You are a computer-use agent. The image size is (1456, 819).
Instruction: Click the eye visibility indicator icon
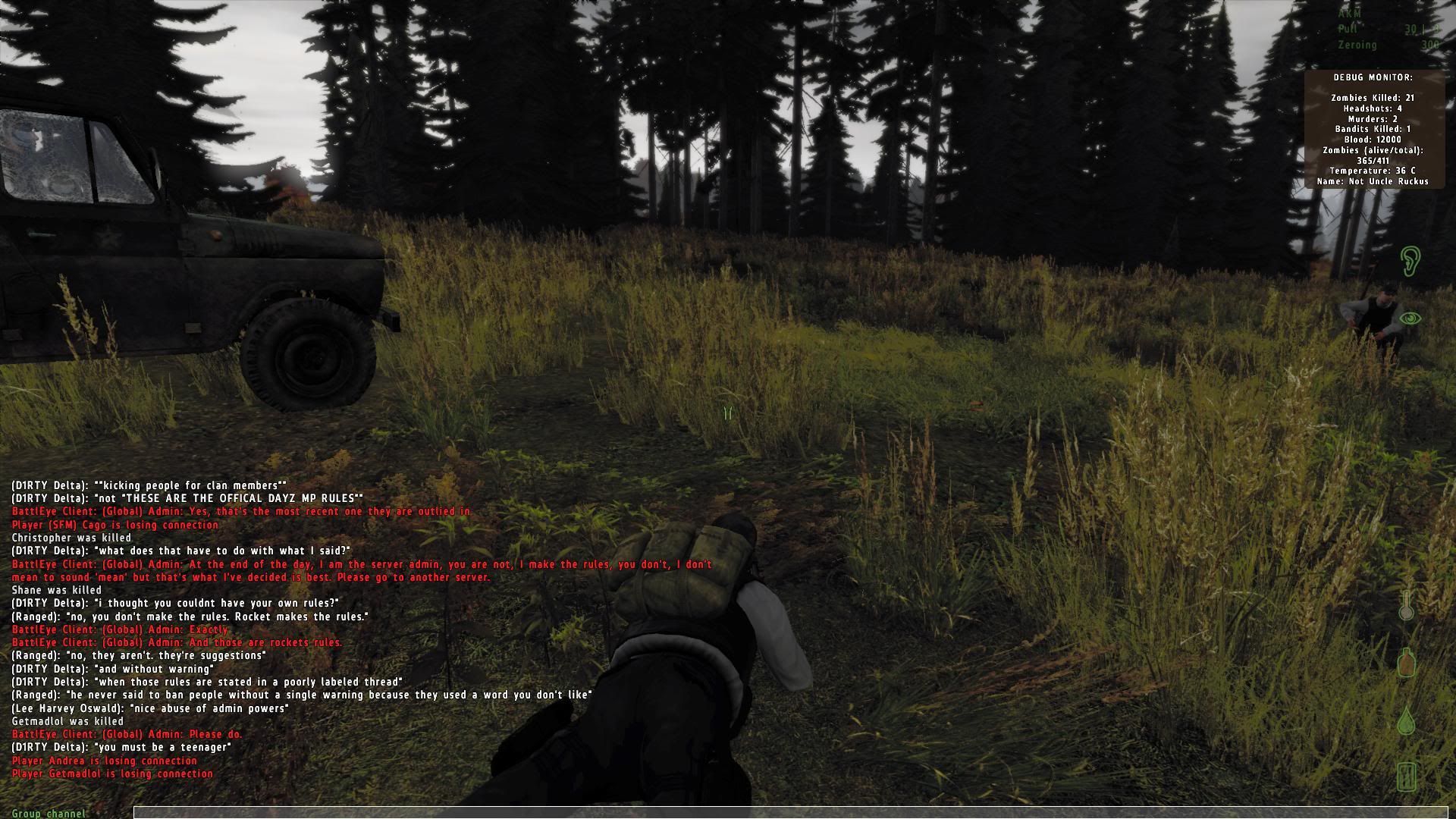[x=1410, y=318]
